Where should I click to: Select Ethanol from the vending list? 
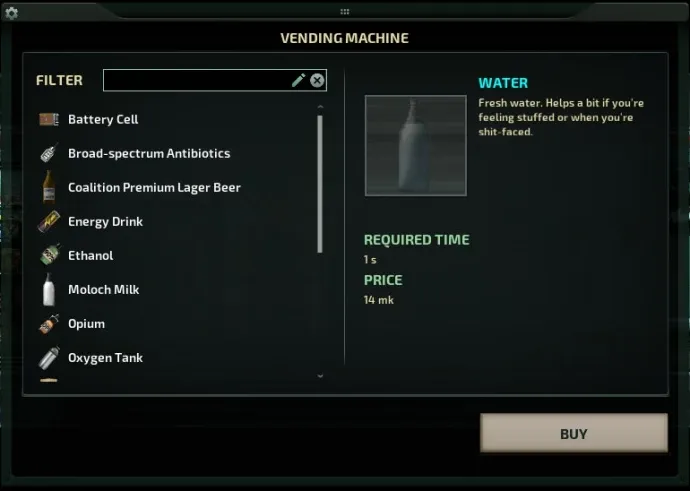90,256
